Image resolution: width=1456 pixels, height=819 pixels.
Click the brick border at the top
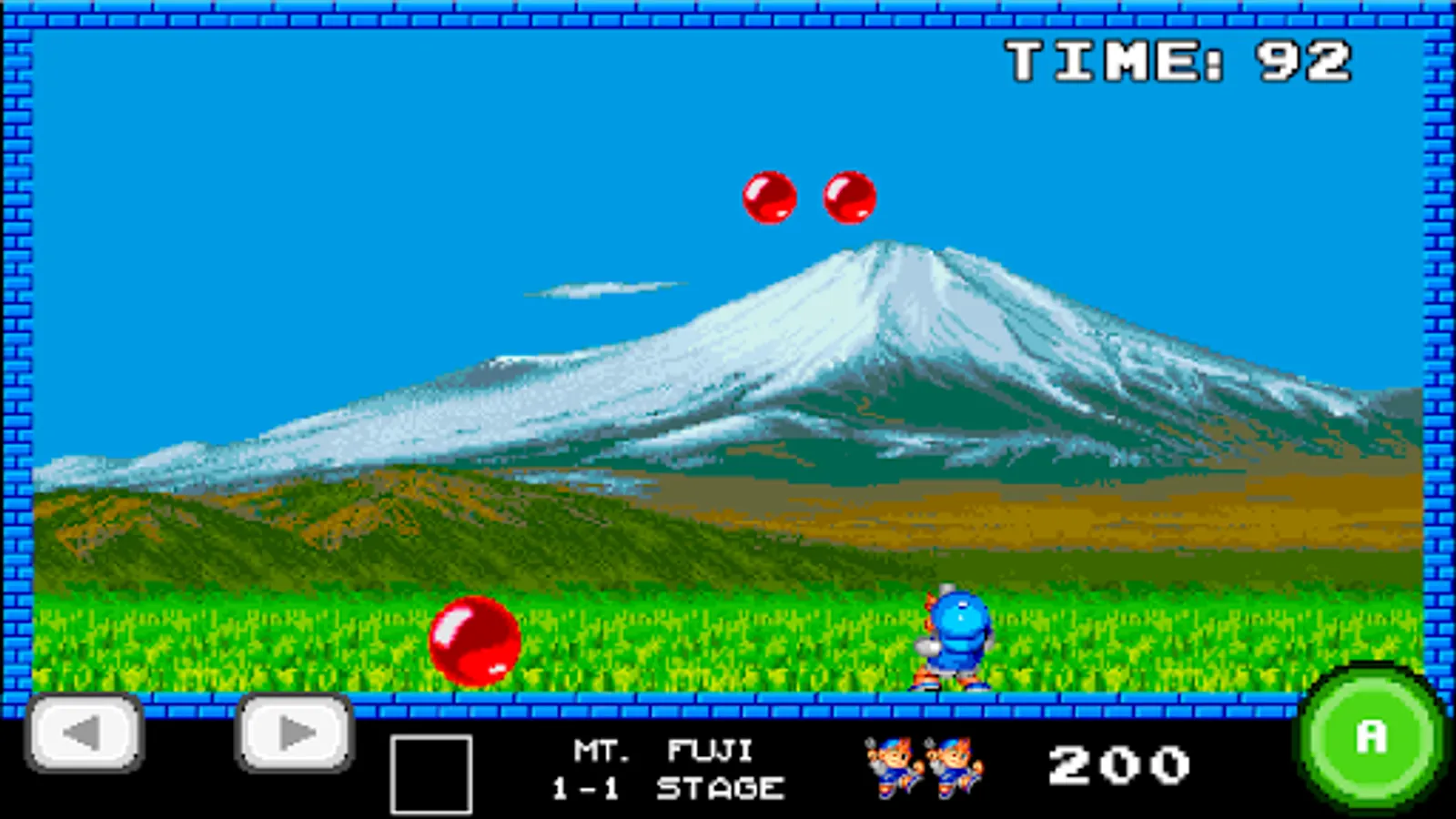(728, 14)
